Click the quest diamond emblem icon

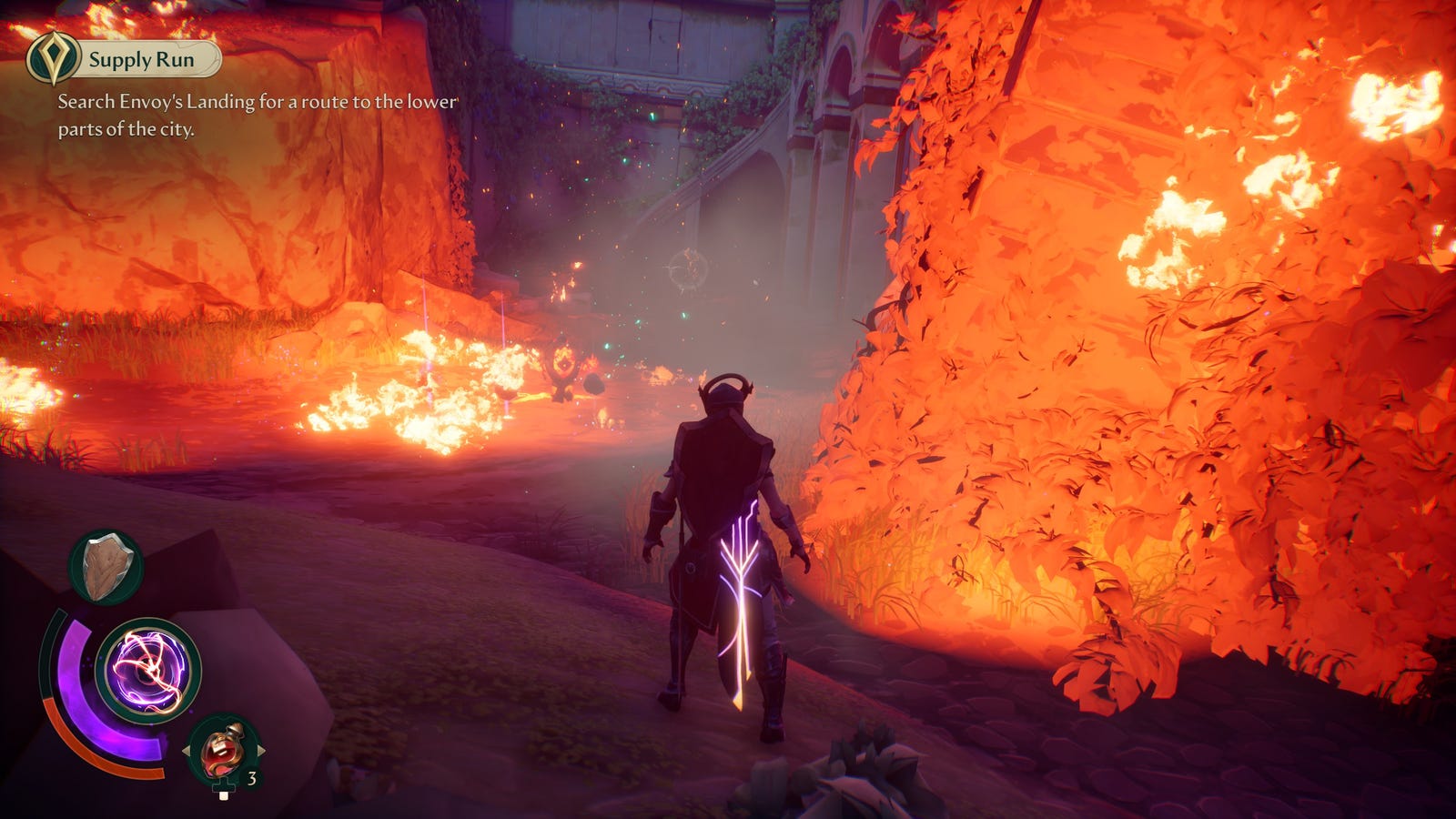(52, 58)
